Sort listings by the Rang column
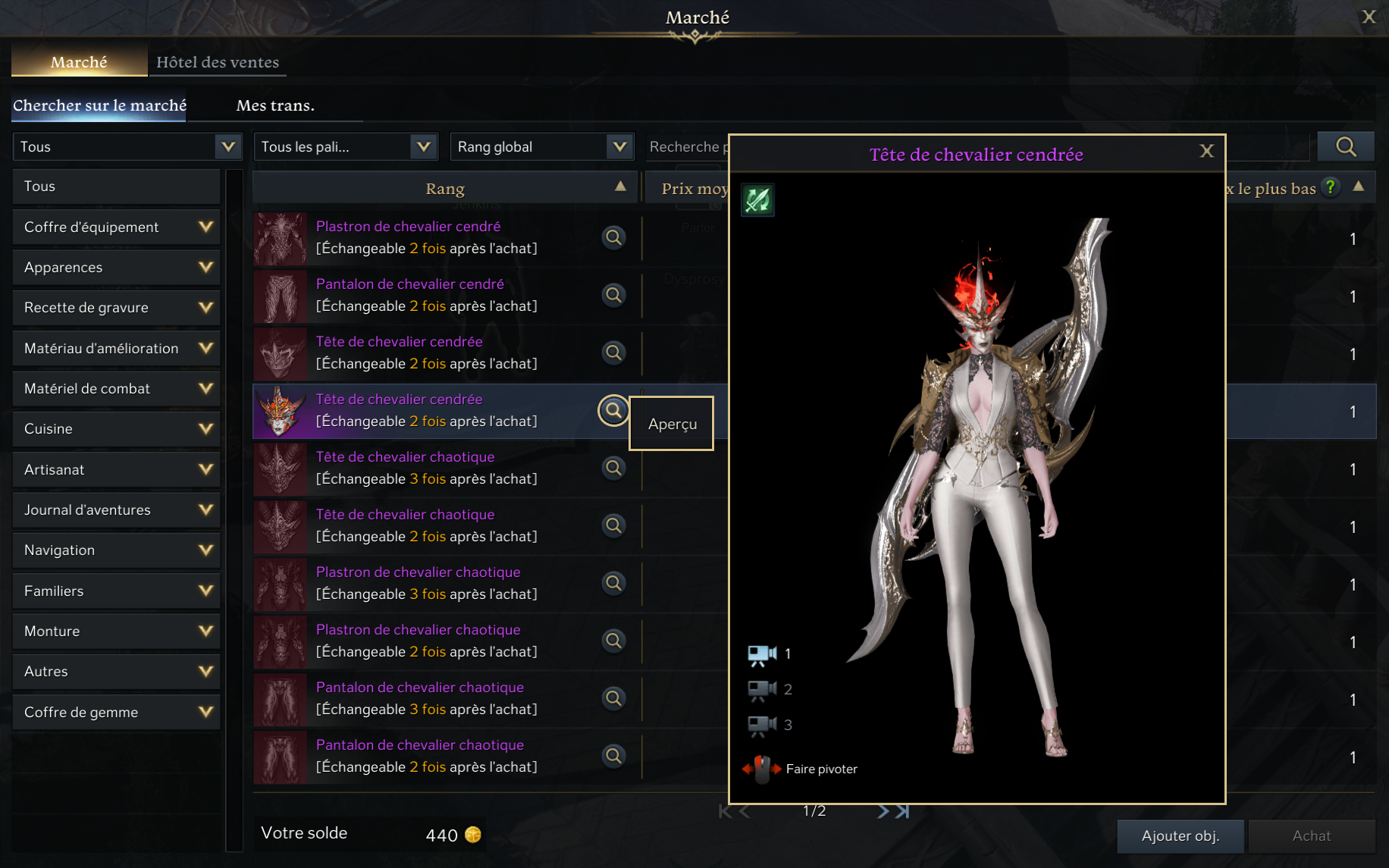The height and width of the screenshot is (868, 1389). [445, 189]
